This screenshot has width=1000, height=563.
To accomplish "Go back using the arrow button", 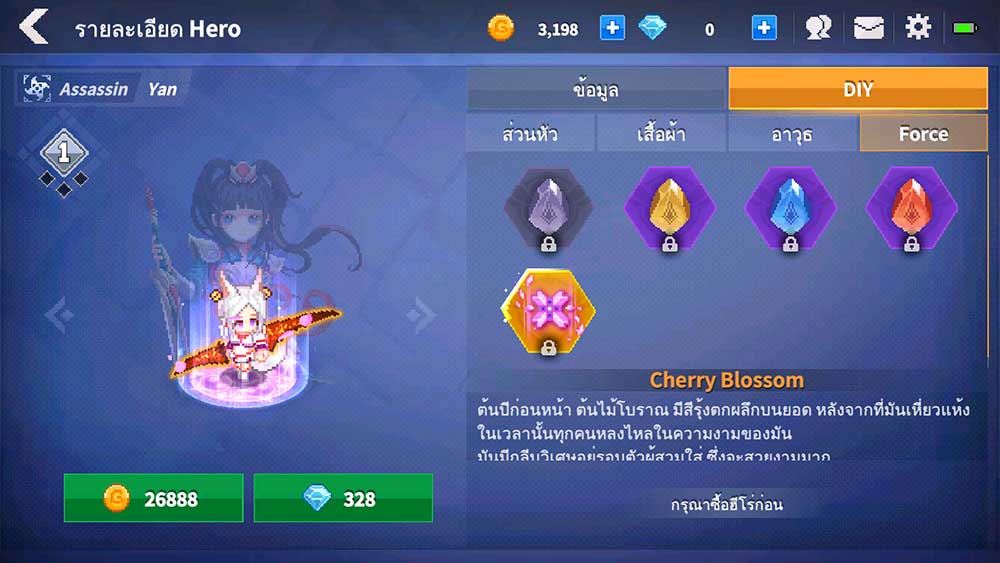I will point(34,27).
